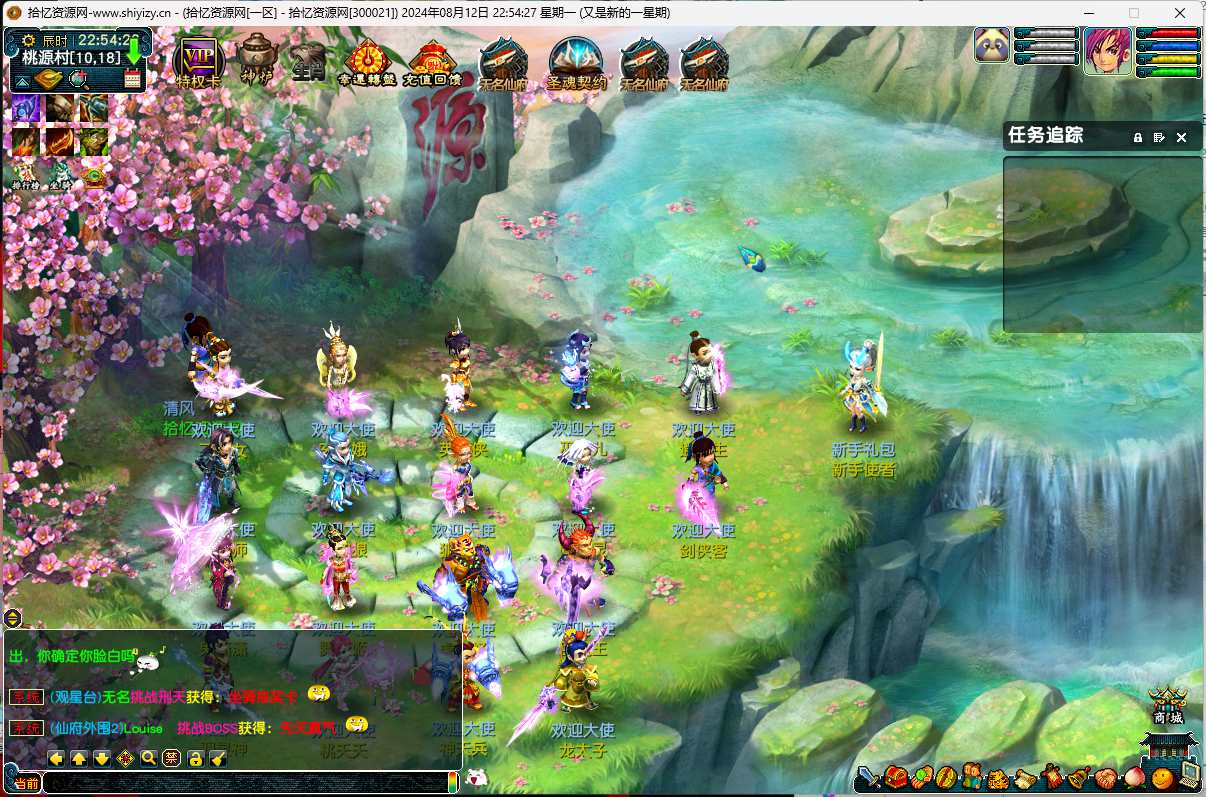The image size is (1206, 797).
Task: Close the 任务追踪 quest tracker panel
Action: (x=1181, y=137)
